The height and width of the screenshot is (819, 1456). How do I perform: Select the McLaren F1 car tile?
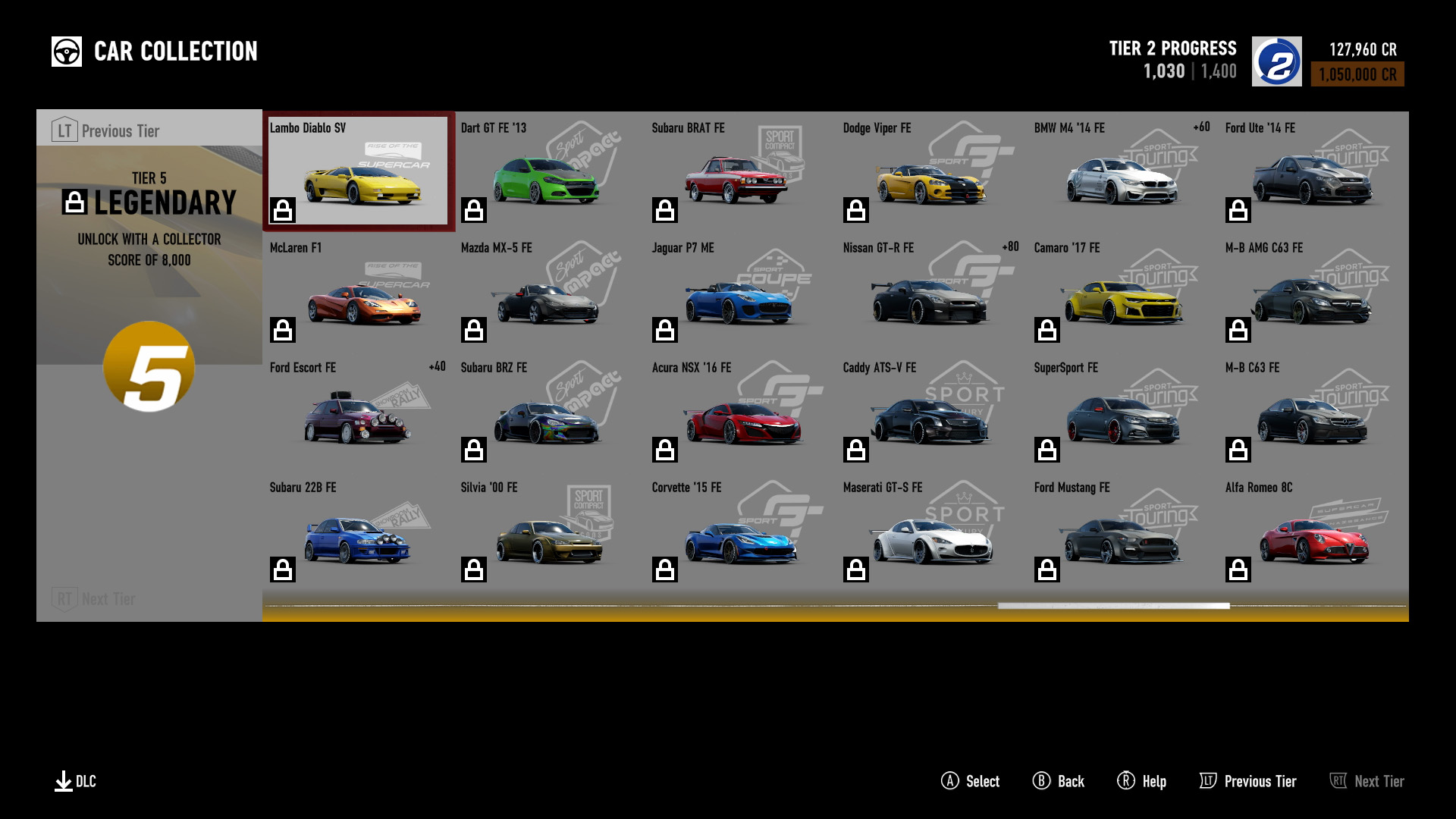(359, 291)
